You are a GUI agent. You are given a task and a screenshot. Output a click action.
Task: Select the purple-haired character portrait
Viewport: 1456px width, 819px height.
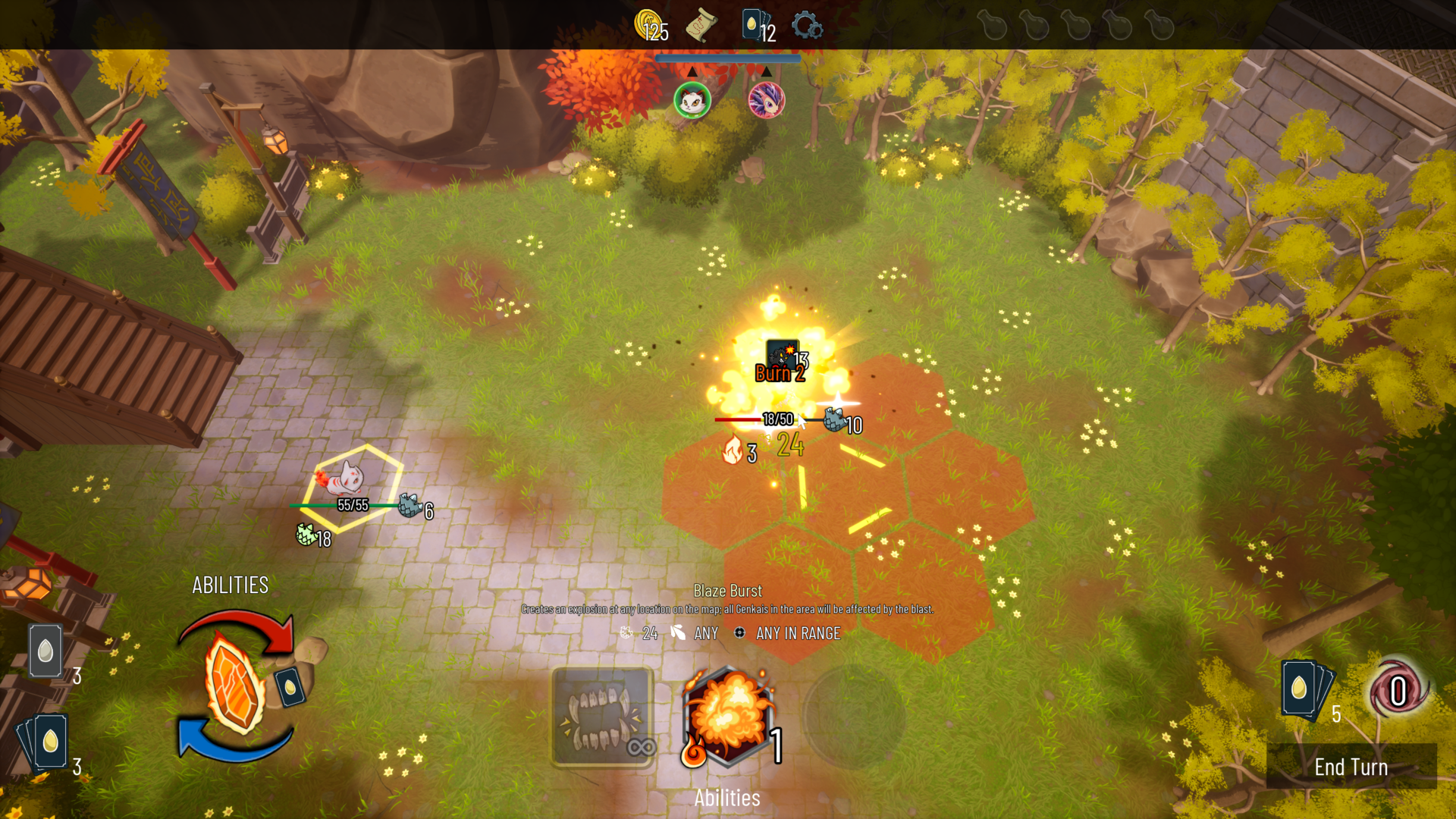[x=767, y=99]
